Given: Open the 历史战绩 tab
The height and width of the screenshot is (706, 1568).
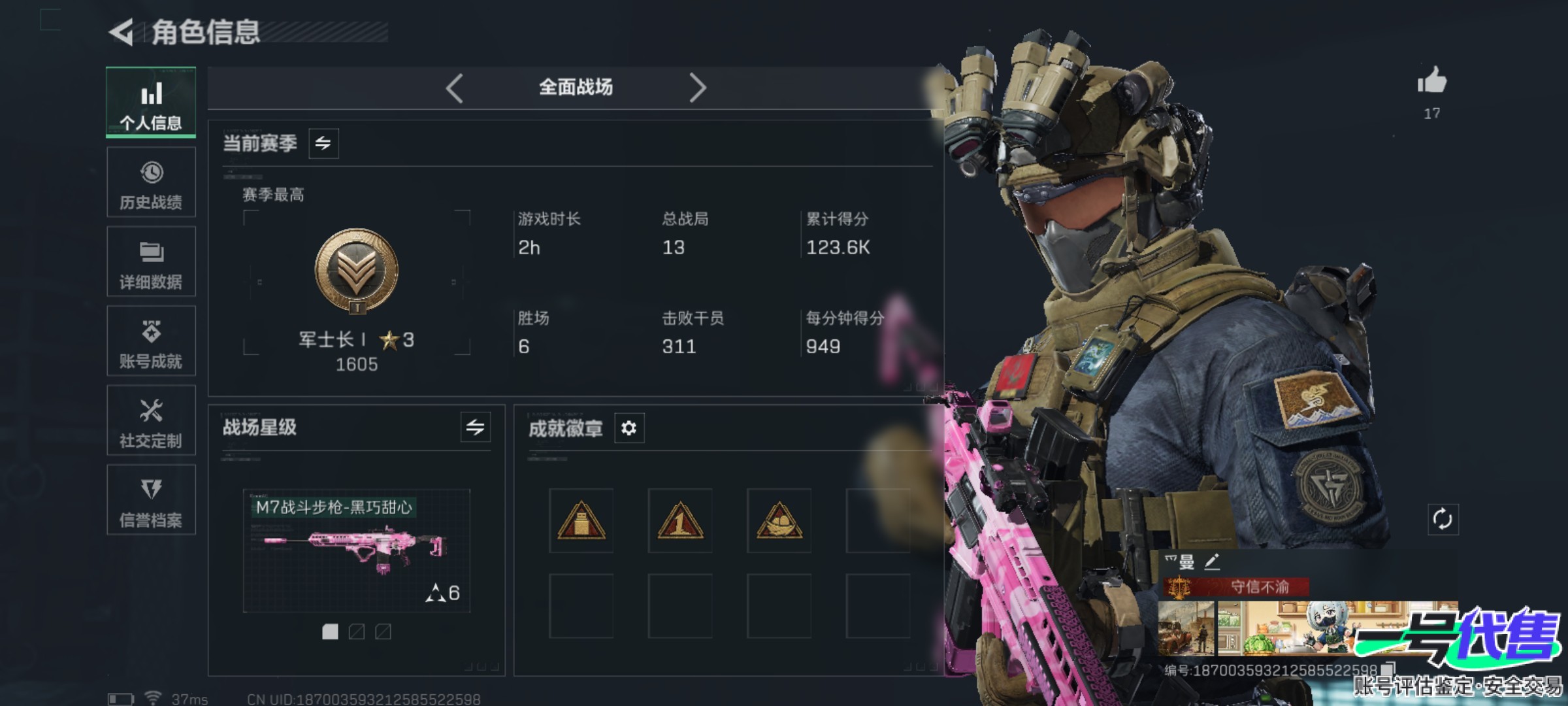Looking at the screenshot, I should coord(151,182).
